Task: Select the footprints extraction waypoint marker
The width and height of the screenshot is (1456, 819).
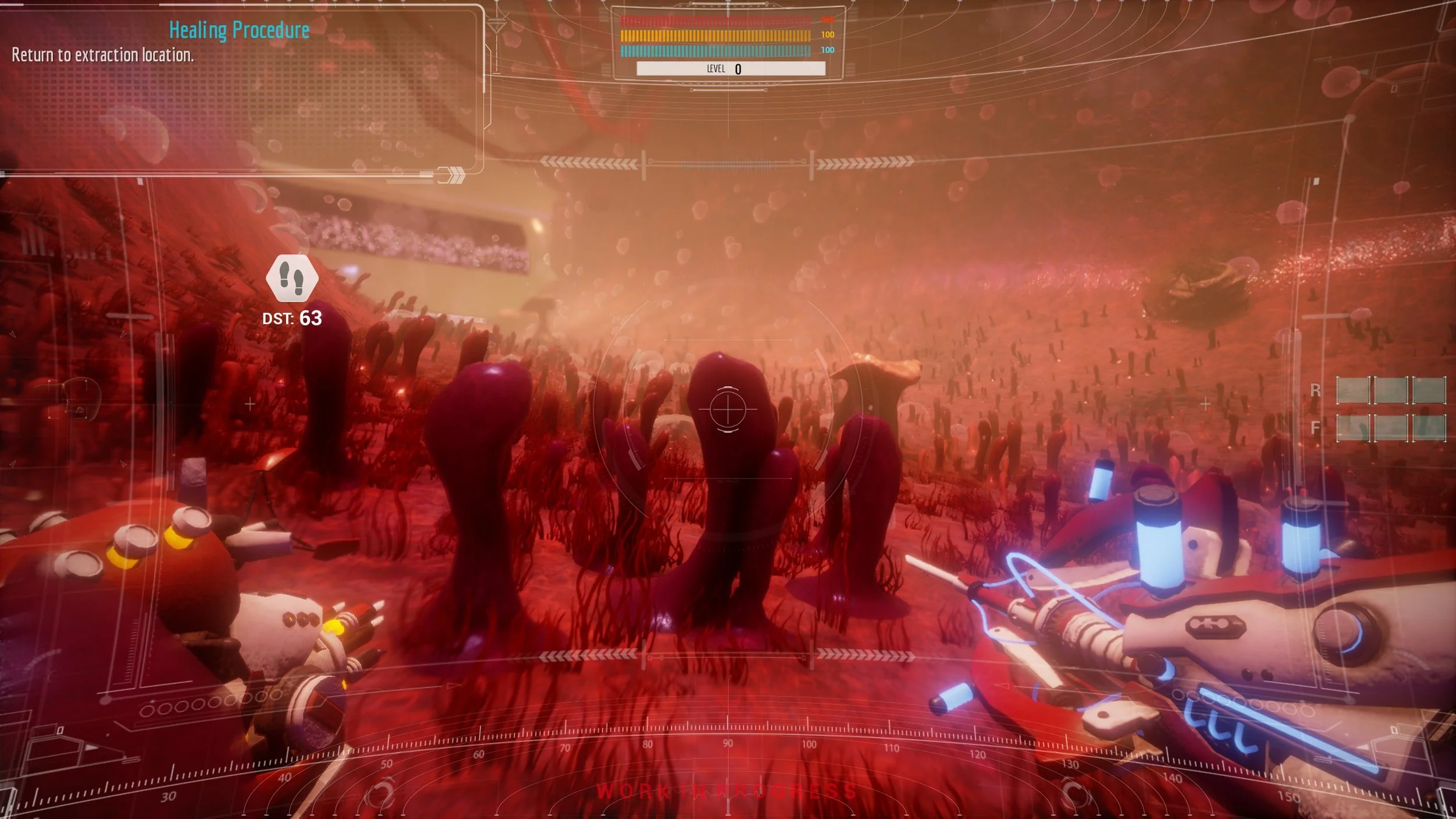Action: [x=292, y=278]
